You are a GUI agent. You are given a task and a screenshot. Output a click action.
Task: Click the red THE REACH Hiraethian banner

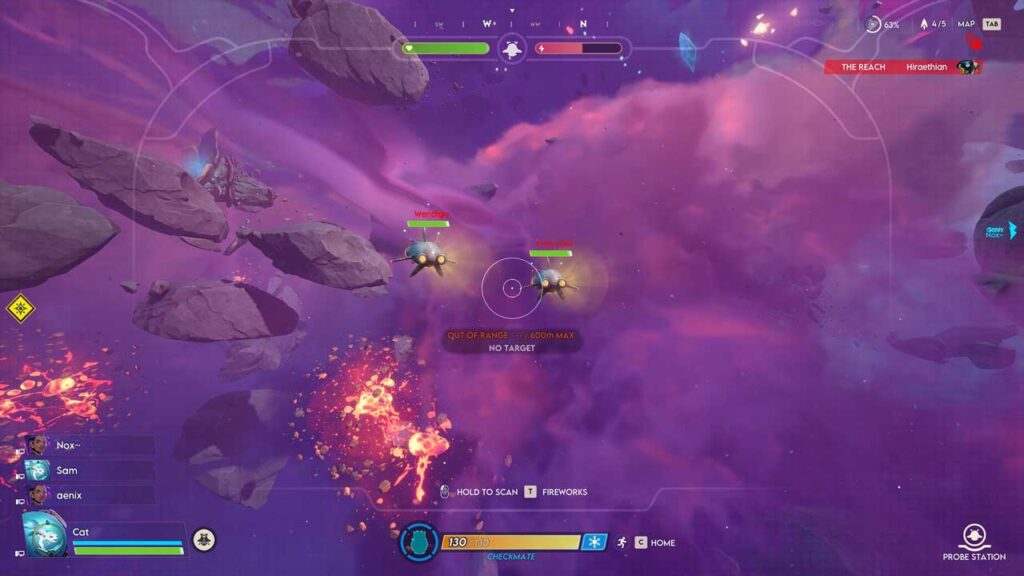(x=900, y=67)
